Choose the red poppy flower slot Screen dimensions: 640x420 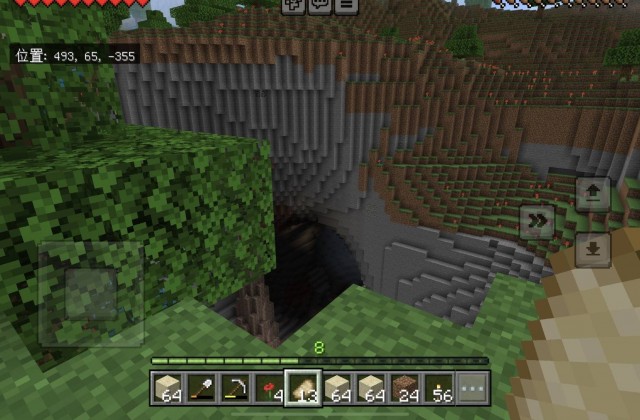pyautogui.click(x=268, y=388)
